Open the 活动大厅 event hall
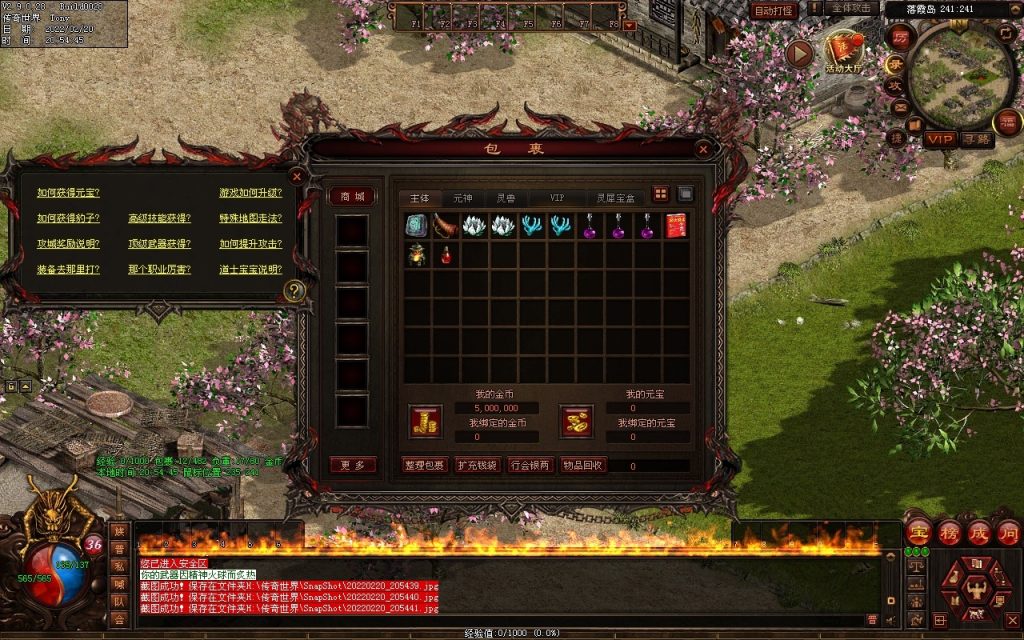 click(x=845, y=51)
